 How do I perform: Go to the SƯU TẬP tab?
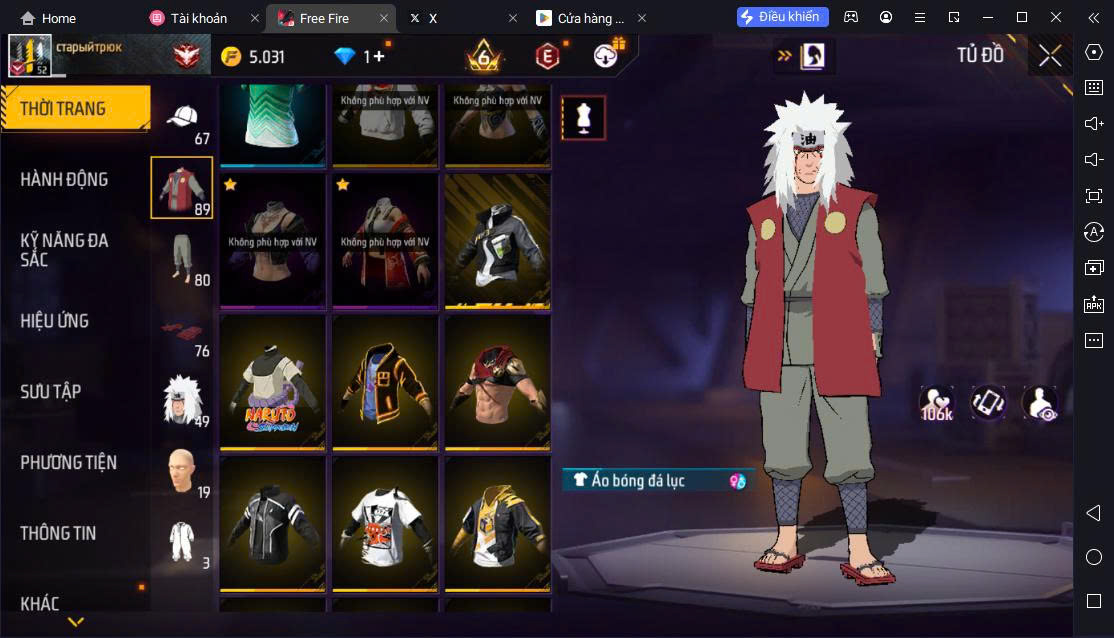(x=51, y=392)
